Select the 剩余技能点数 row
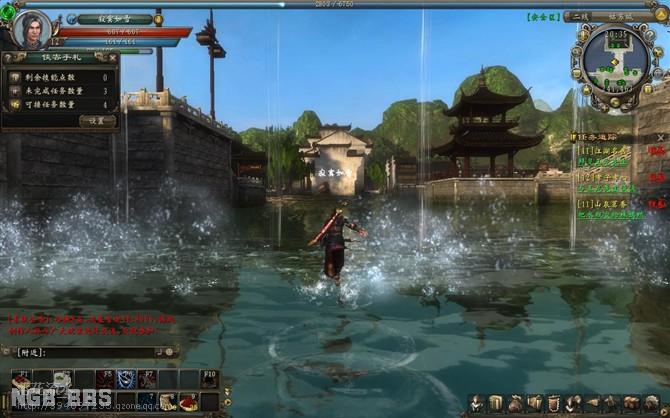670x418 pixels. (x=60, y=77)
